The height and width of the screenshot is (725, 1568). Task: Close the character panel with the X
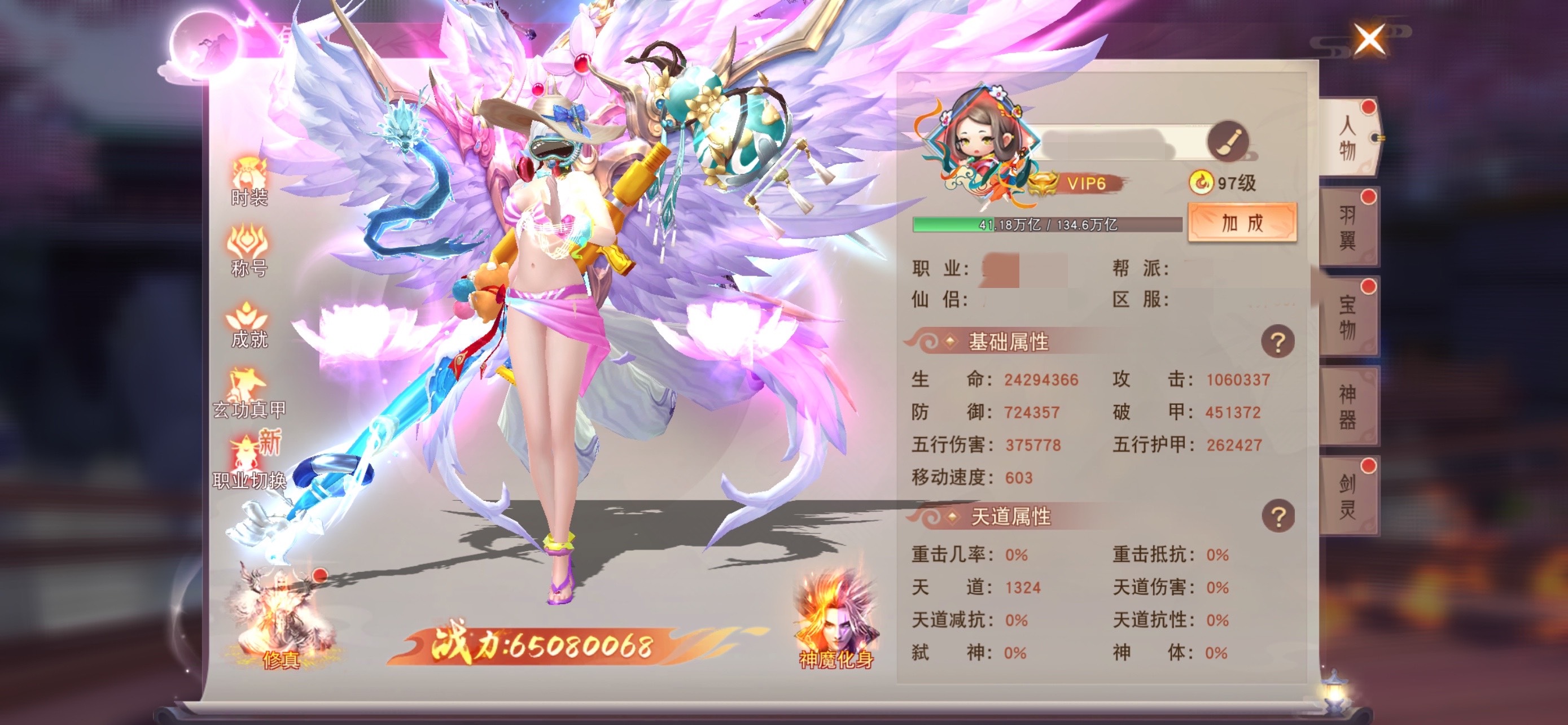tap(1369, 40)
